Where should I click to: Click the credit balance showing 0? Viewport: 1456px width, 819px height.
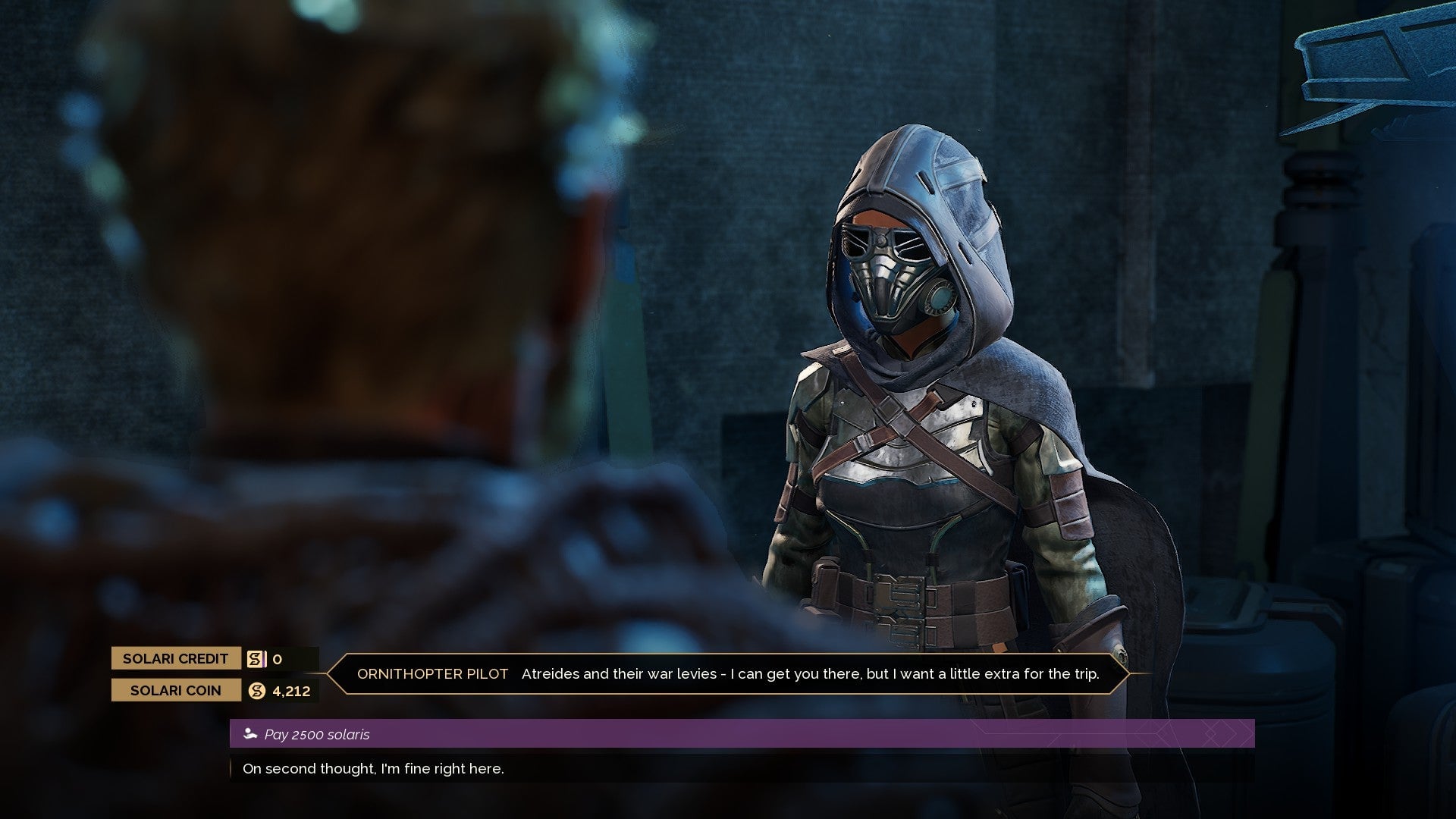coord(278,659)
